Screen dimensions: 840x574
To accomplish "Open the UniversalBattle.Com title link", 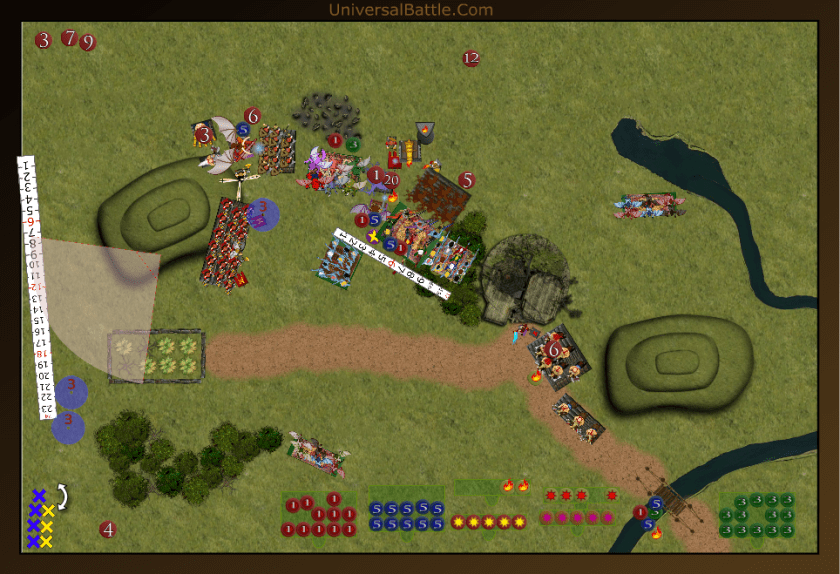I will coord(411,10).
